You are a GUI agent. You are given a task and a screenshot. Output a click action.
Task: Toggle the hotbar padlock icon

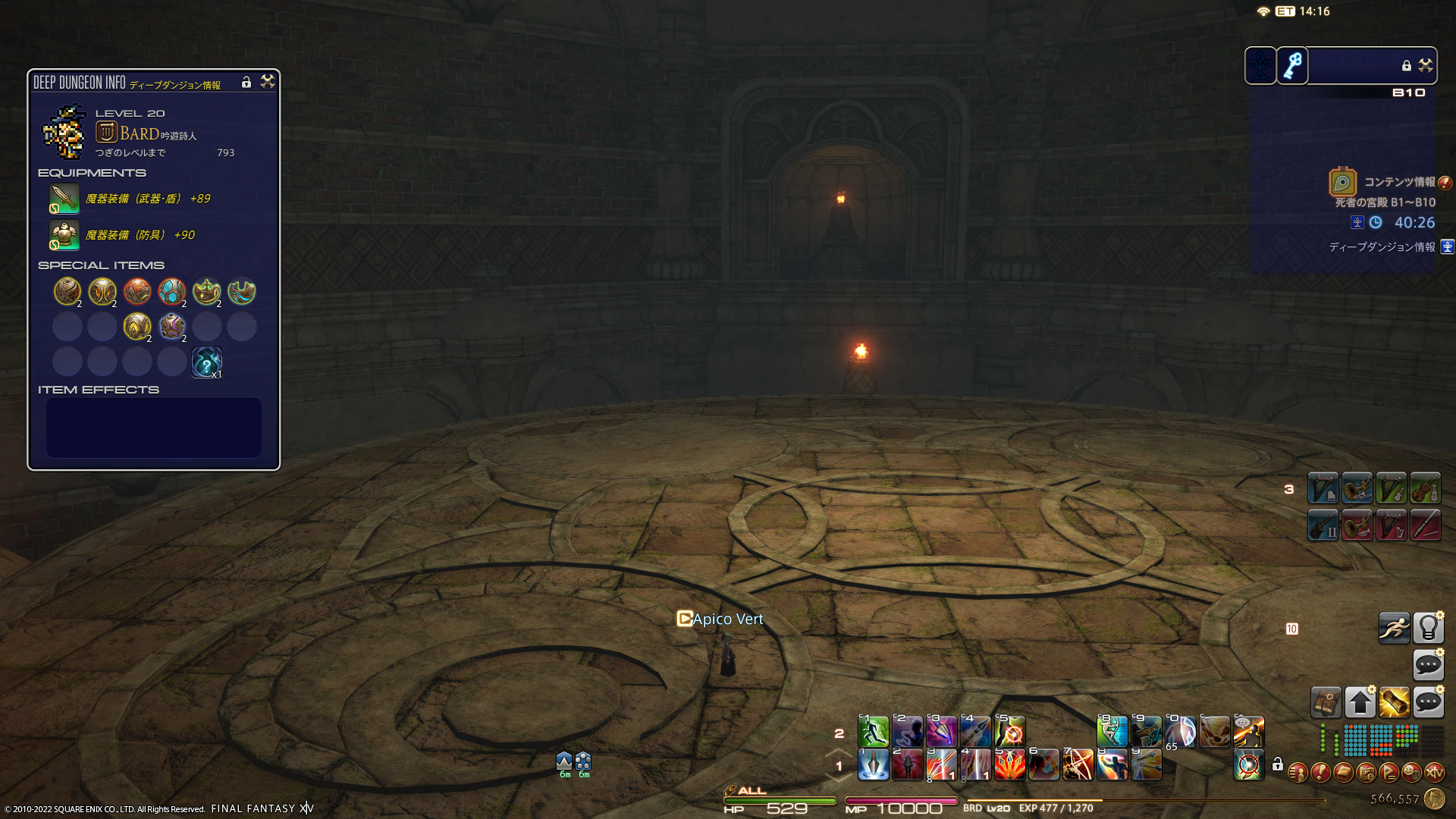point(1278,764)
